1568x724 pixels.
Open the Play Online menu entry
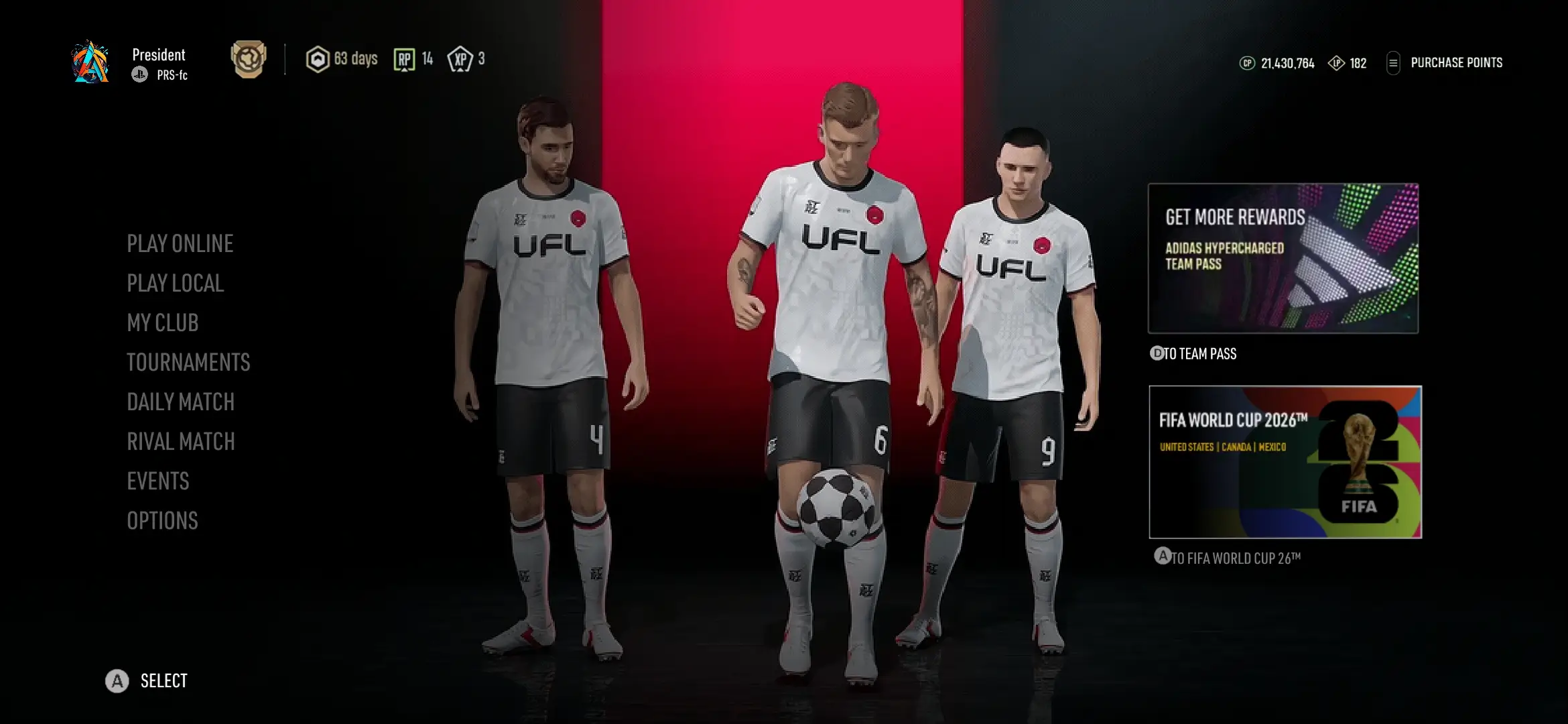[x=180, y=243]
